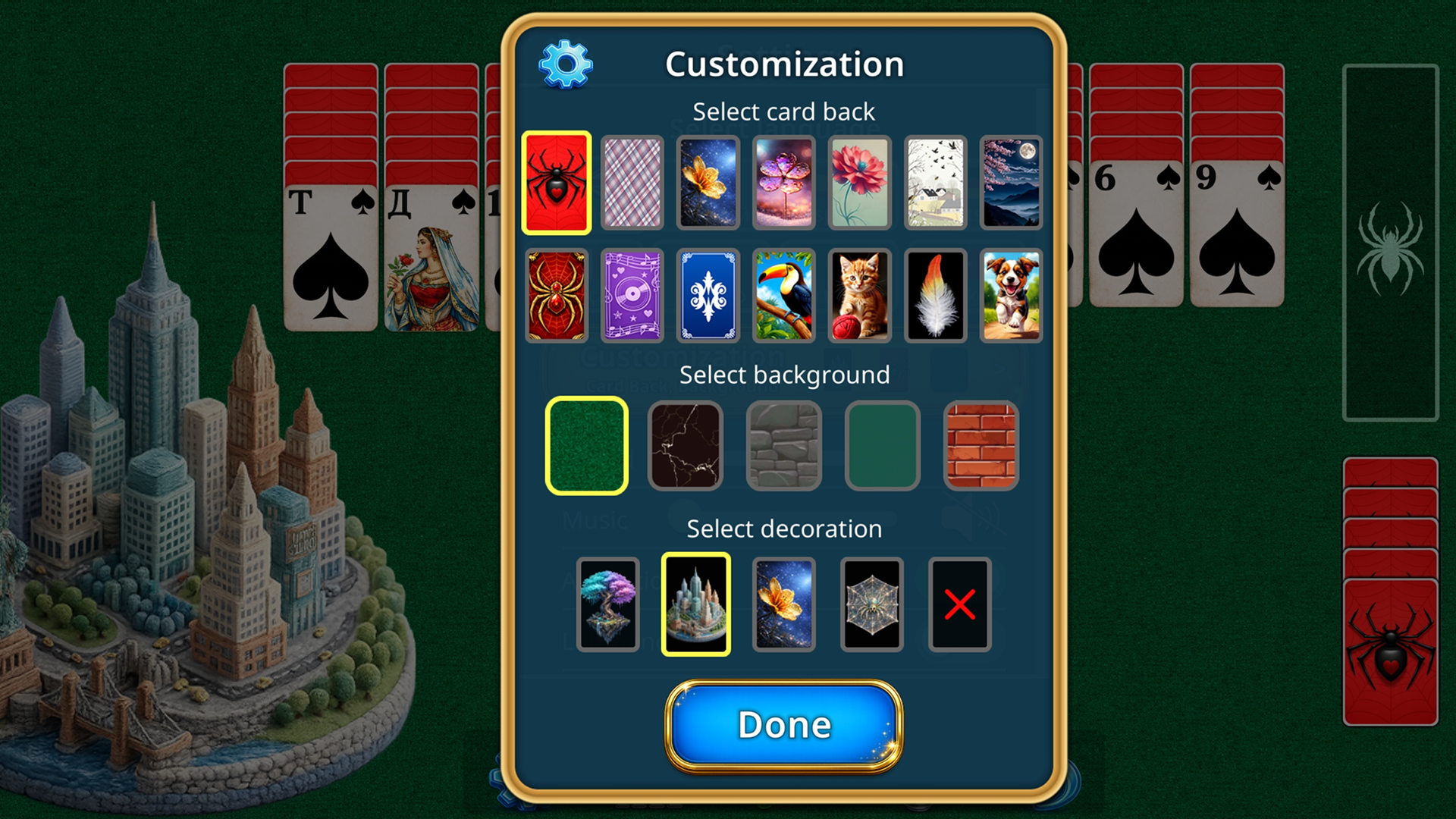Select the cherry blossom night card back
The width and height of the screenshot is (1456, 819).
(x=1011, y=184)
